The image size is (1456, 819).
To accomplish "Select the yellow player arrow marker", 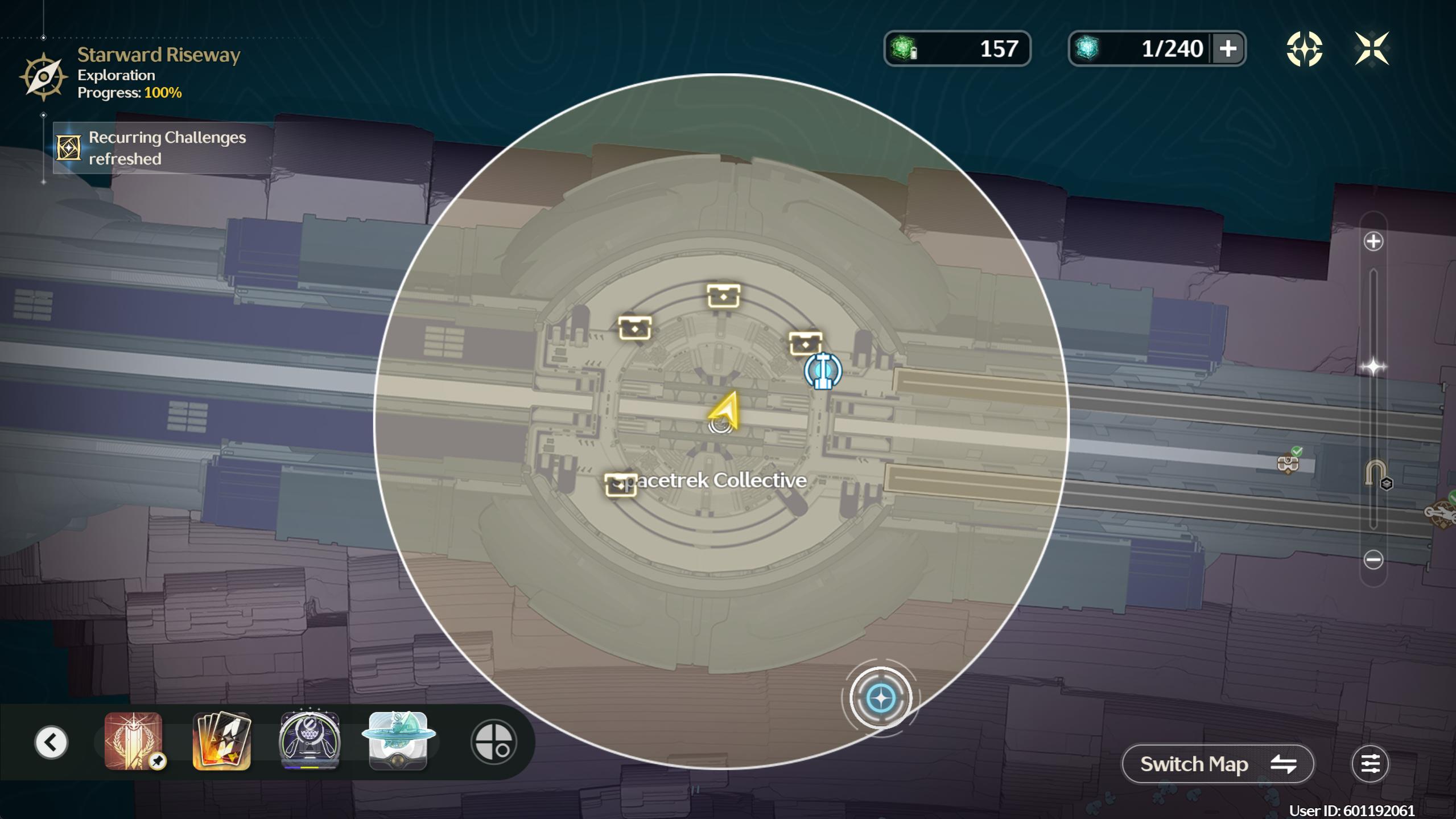I will click(x=725, y=410).
